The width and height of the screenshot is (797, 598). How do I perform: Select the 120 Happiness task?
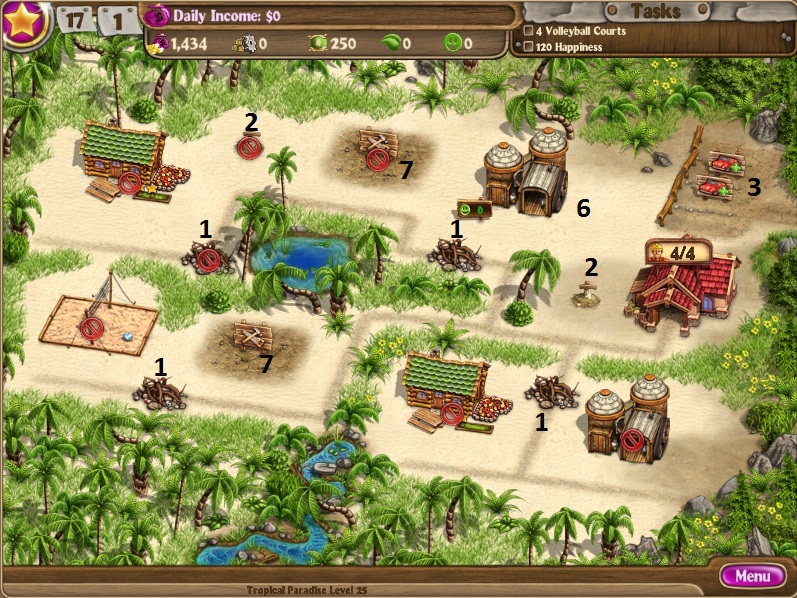pyautogui.click(x=570, y=46)
